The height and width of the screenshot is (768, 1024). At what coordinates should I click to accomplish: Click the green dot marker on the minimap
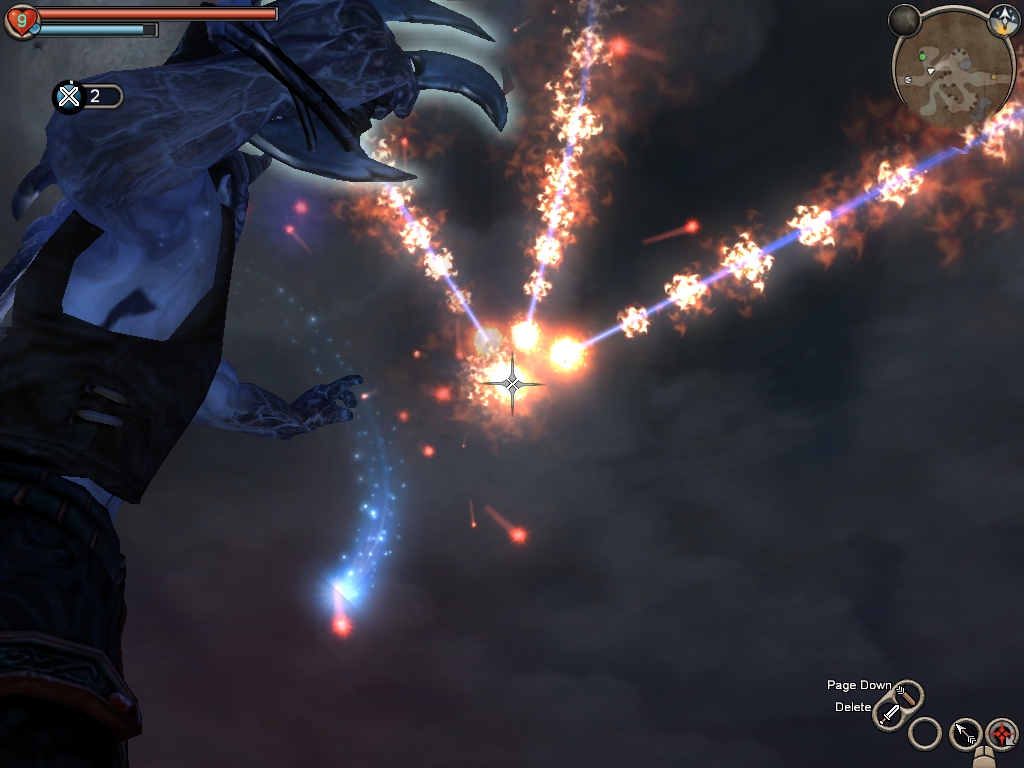922,57
